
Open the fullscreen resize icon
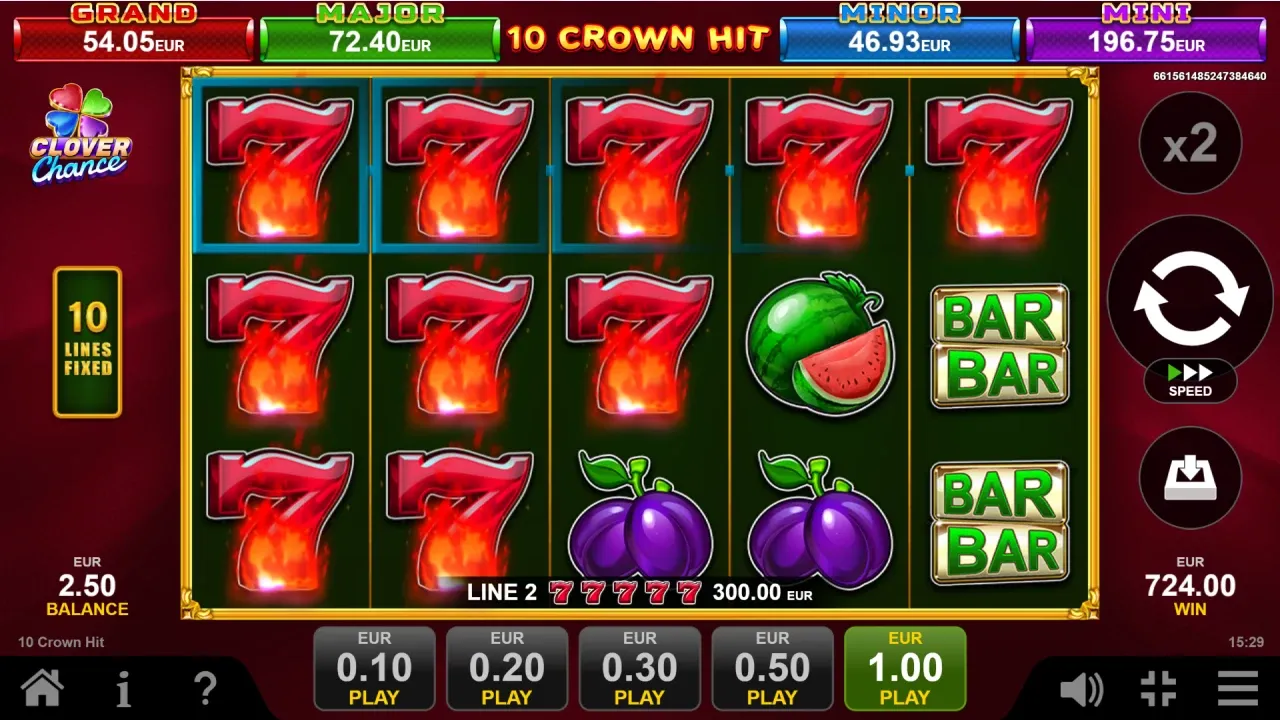click(1158, 689)
